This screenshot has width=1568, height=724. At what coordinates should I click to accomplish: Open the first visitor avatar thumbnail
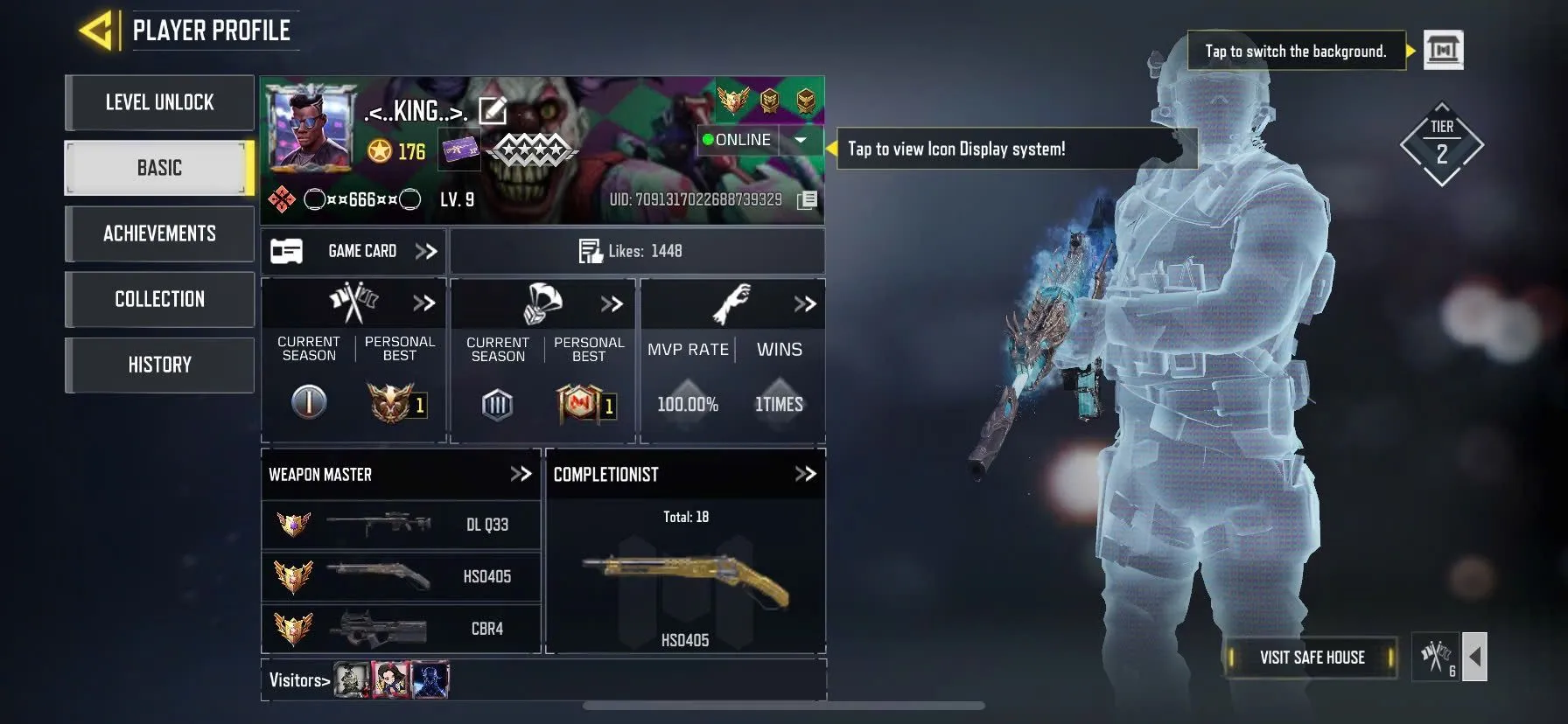pyautogui.click(x=352, y=679)
